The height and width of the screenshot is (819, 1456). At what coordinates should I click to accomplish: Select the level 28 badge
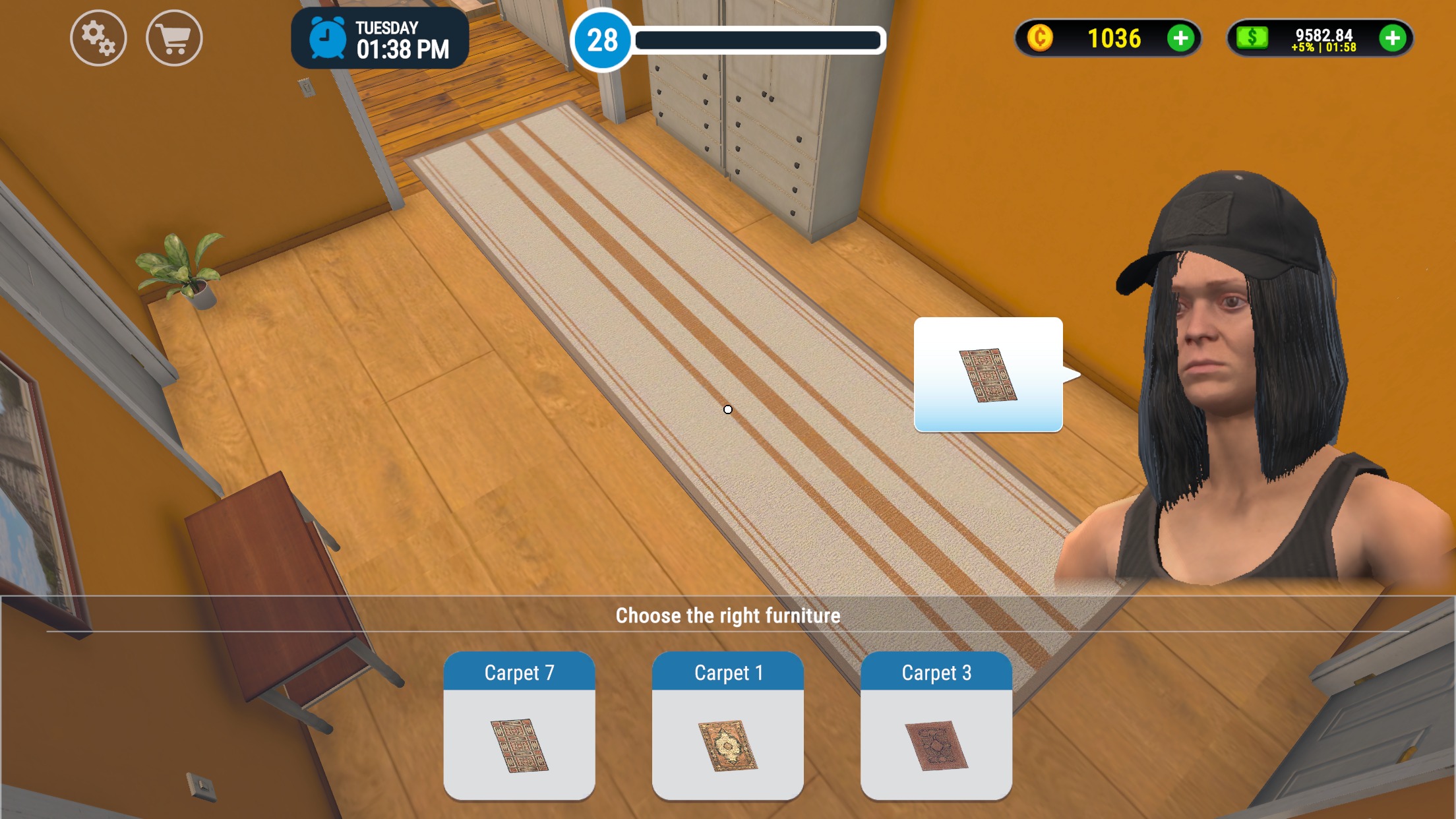pos(603,40)
